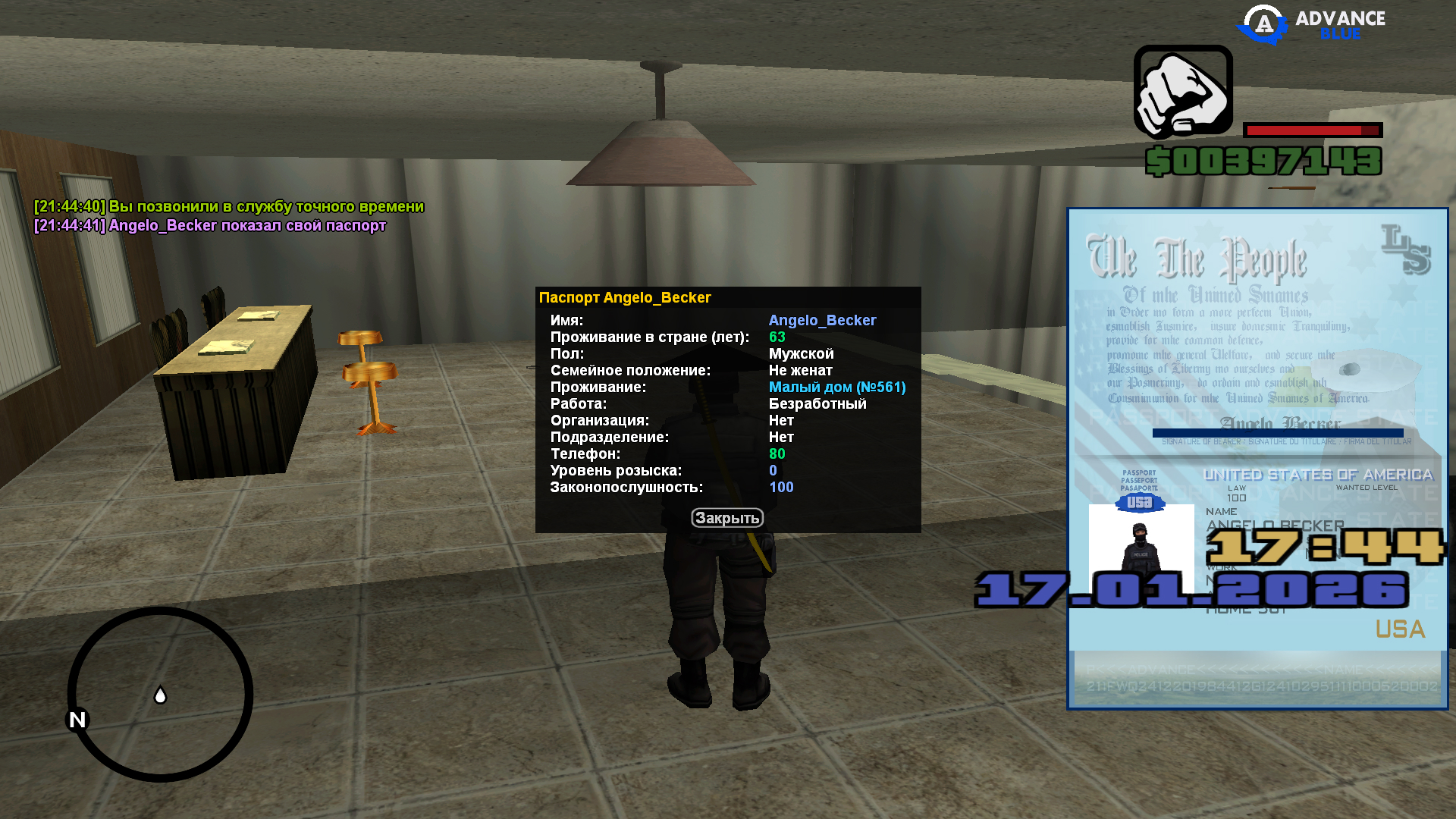Screen dimensions: 1456x819
Task: Click the Малый дом (№561) residence entry
Action: click(x=836, y=388)
